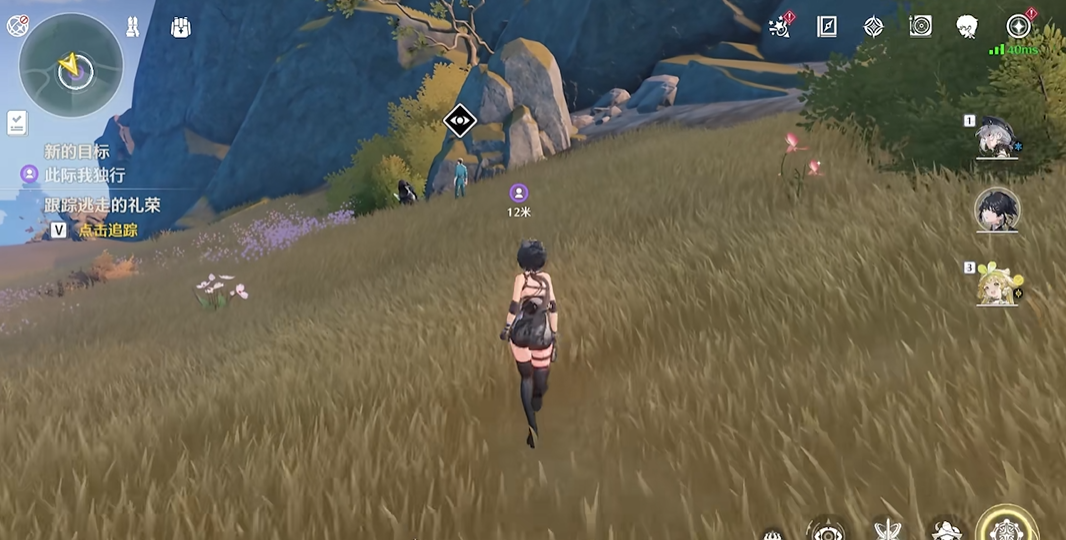Open the circular minimap
The image size is (1066, 540).
coord(71,66)
